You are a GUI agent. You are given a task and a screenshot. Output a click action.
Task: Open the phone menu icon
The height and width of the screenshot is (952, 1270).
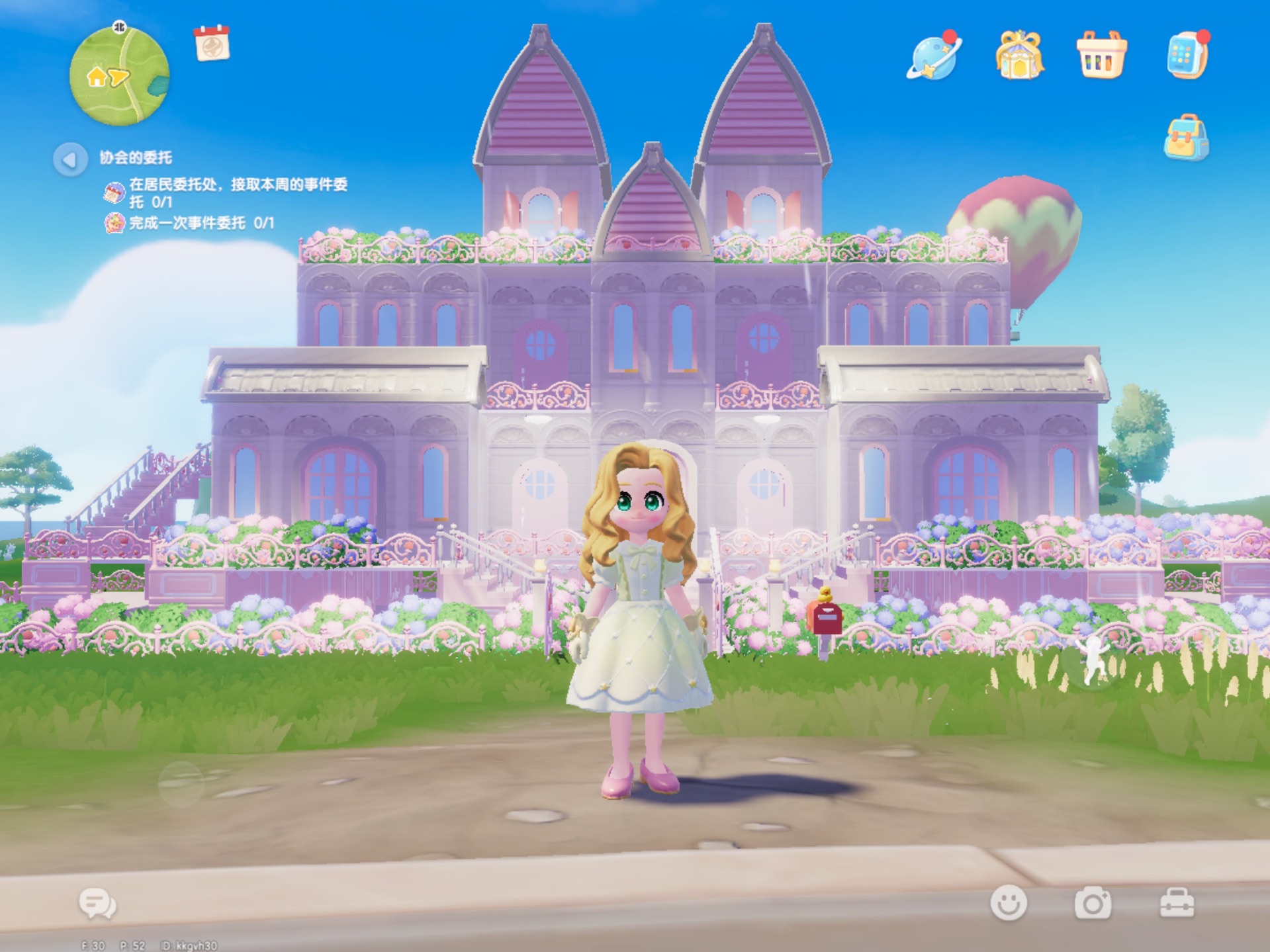[x=1187, y=56]
